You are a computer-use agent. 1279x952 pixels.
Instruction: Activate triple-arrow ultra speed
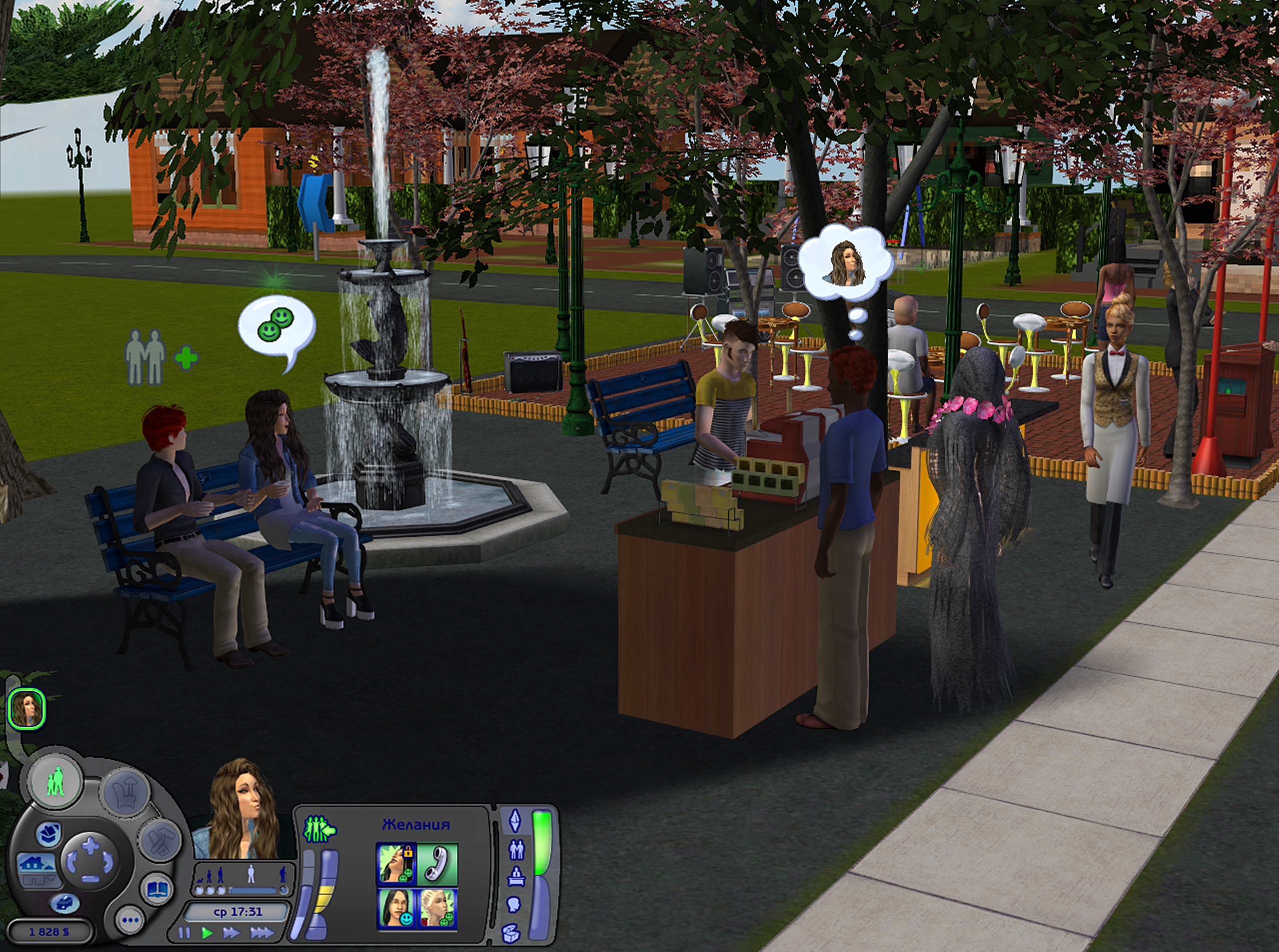coord(262,933)
